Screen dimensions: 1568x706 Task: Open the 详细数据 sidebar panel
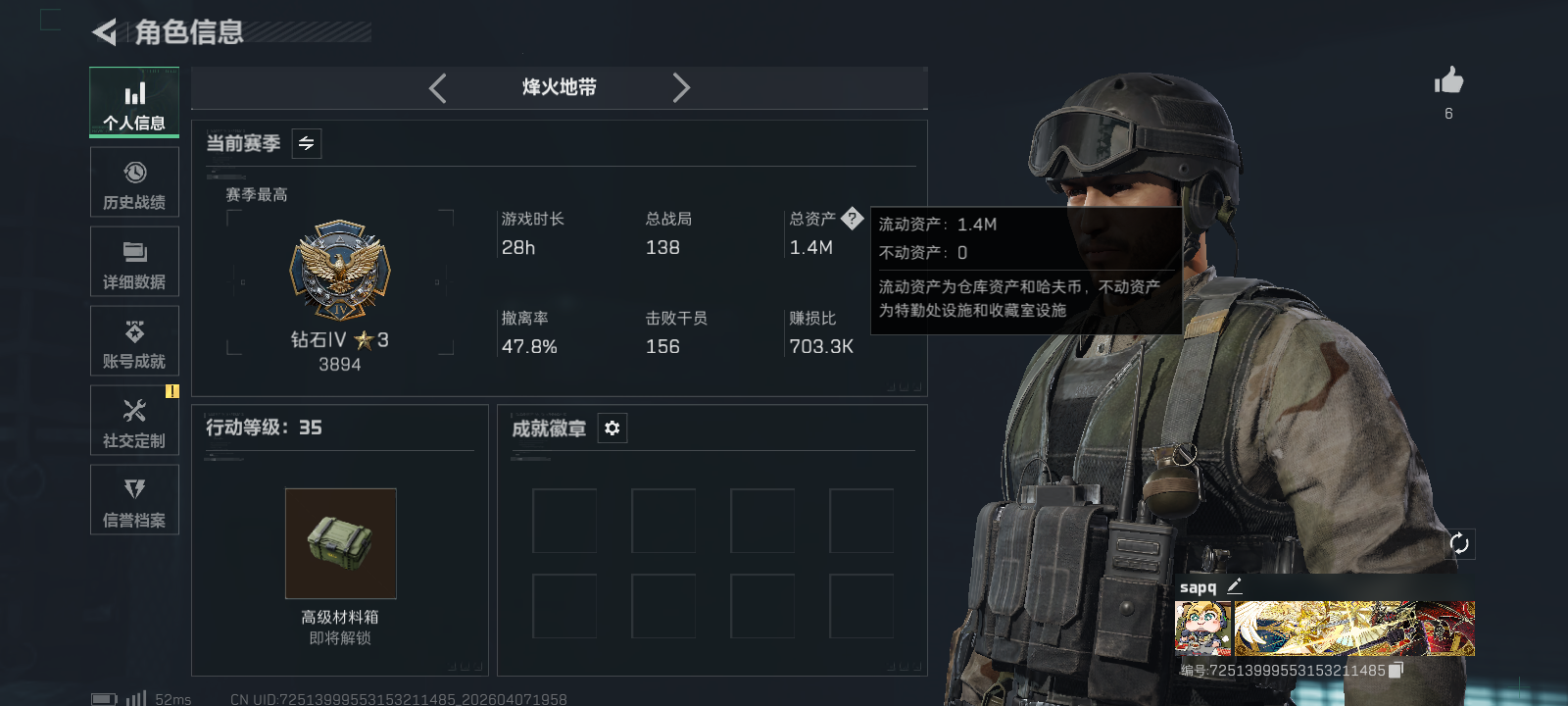134,262
